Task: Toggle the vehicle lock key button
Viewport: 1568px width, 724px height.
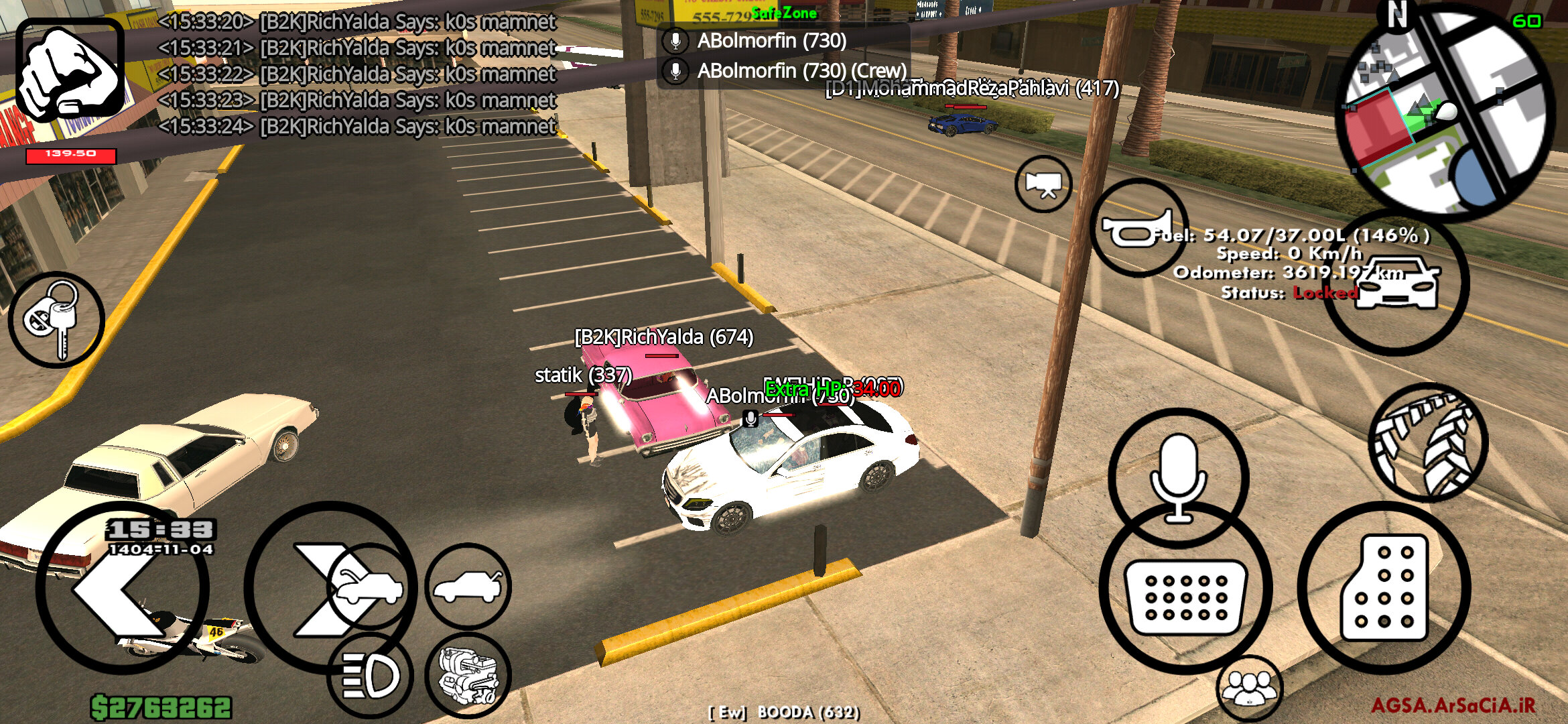Action: pyautogui.click(x=56, y=320)
